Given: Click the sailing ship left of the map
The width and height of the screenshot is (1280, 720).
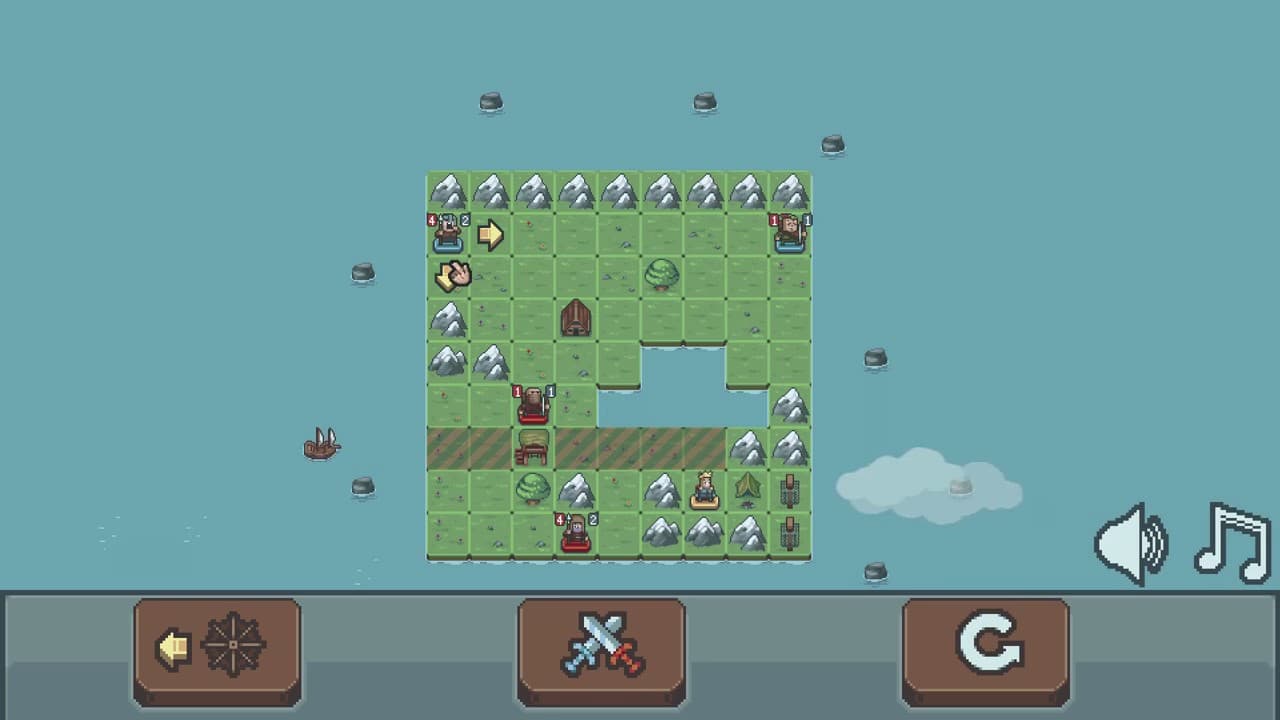Looking at the screenshot, I should tap(320, 447).
